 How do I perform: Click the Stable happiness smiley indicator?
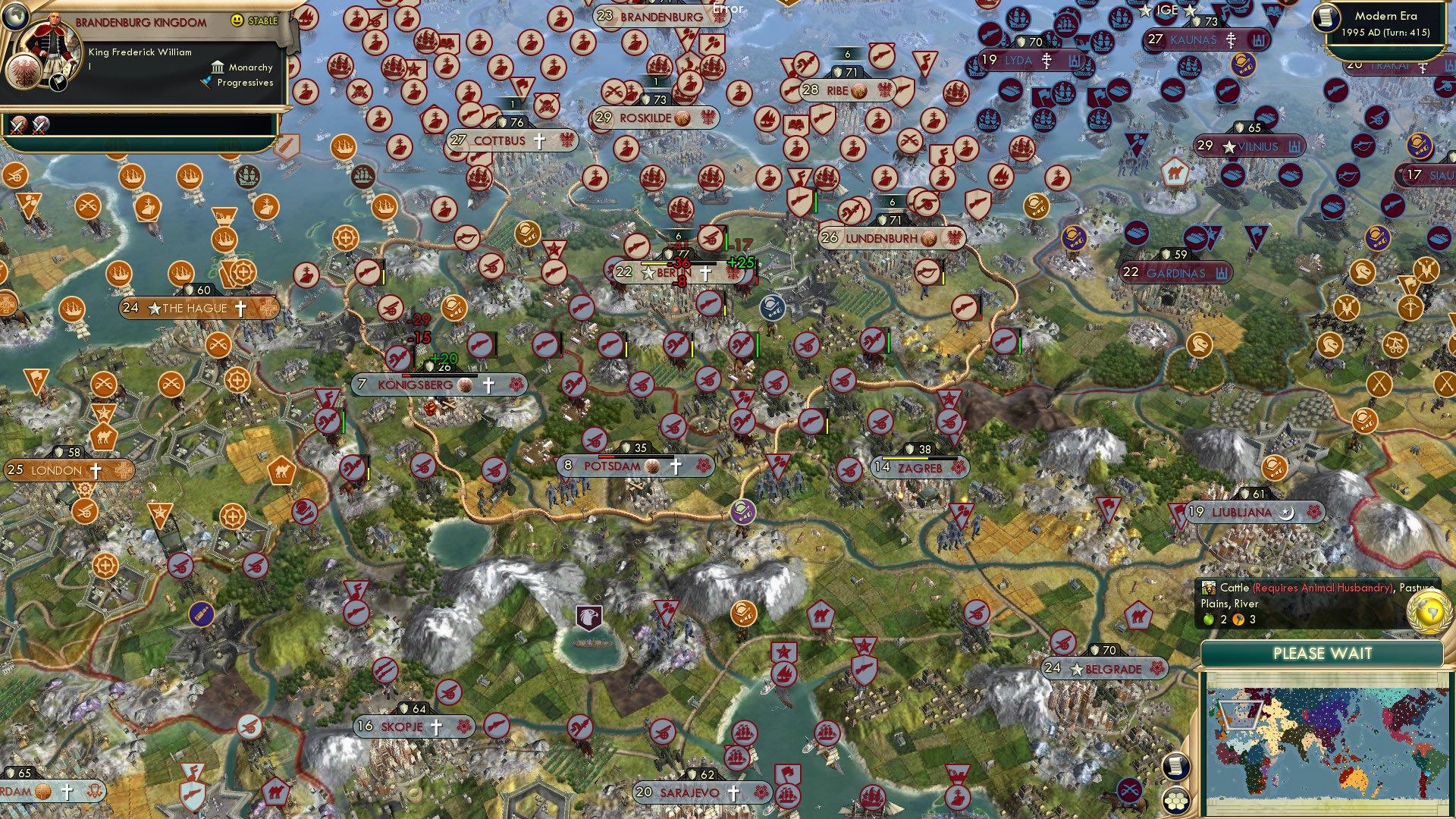click(237, 20)
